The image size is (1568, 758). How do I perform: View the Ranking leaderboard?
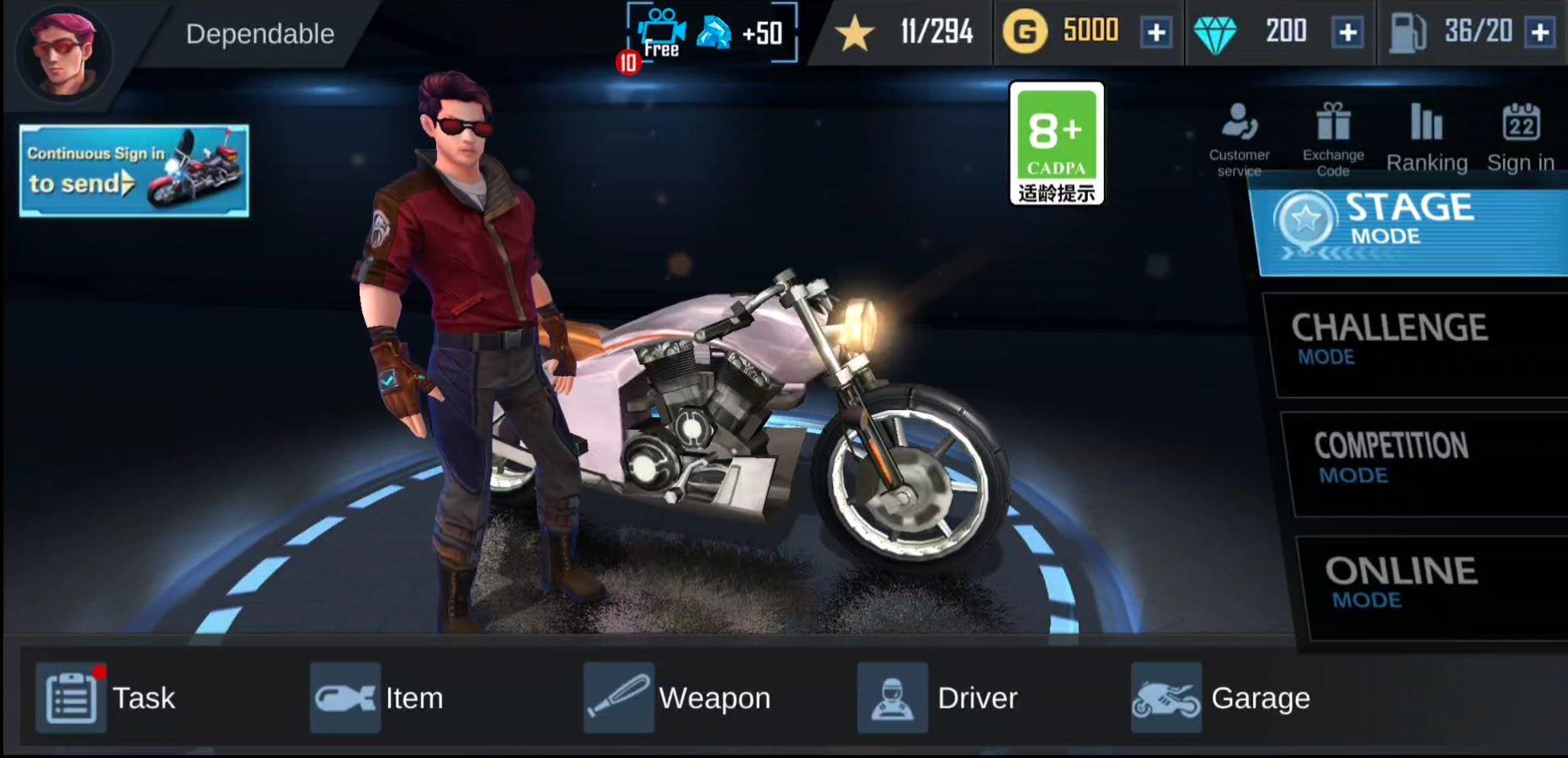(1427, 135)
